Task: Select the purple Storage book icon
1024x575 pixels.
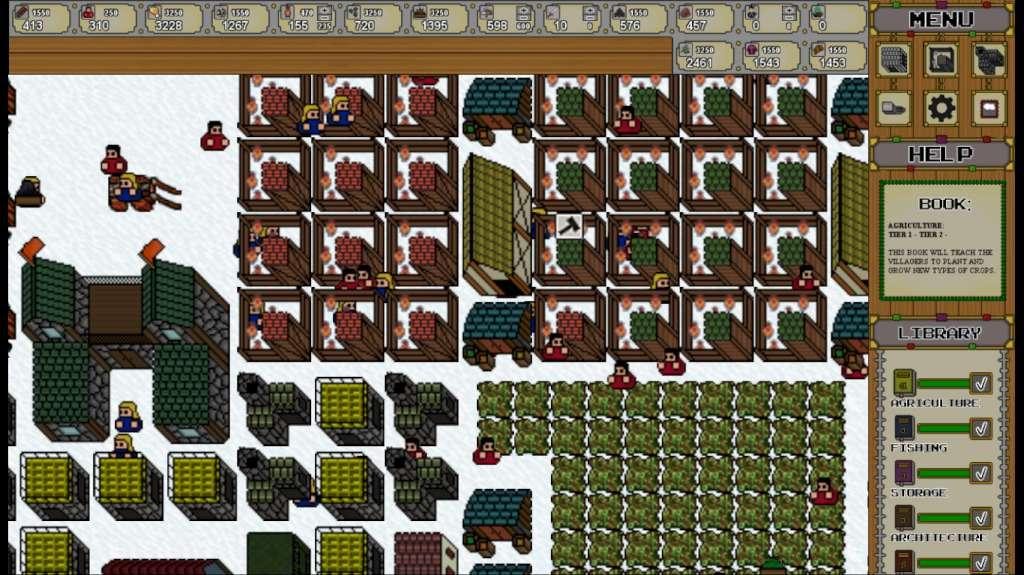Action: coord(903,473)
